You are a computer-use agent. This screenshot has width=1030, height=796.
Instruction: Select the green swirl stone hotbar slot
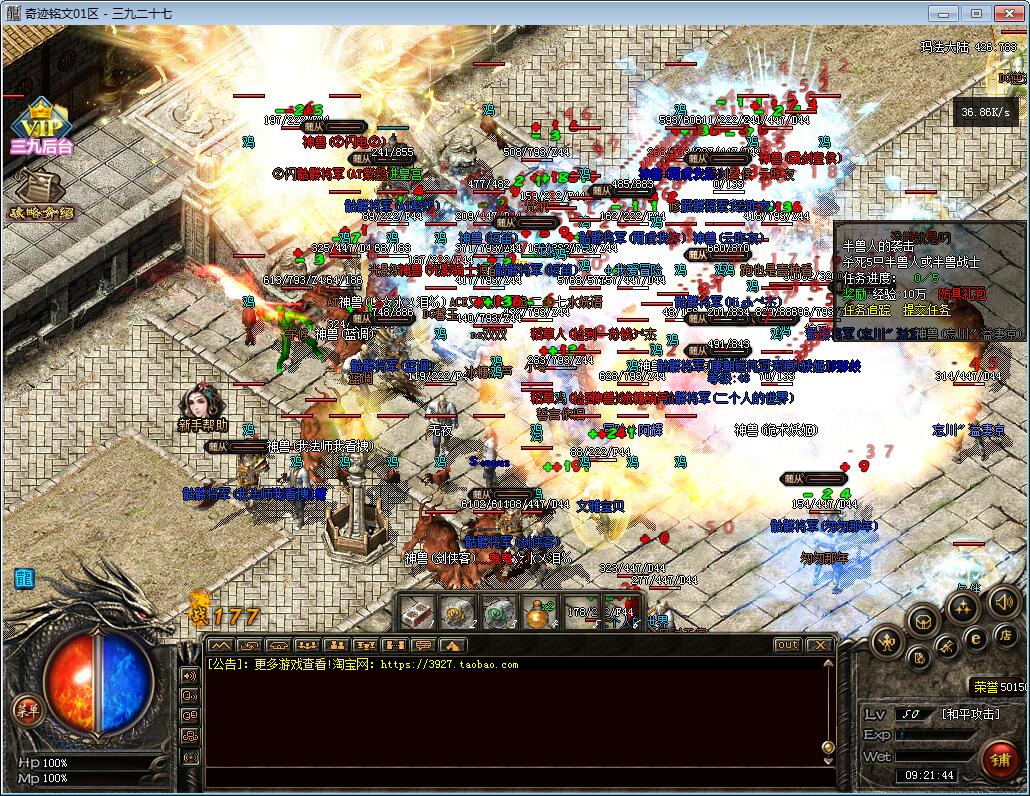click(498, 611)
